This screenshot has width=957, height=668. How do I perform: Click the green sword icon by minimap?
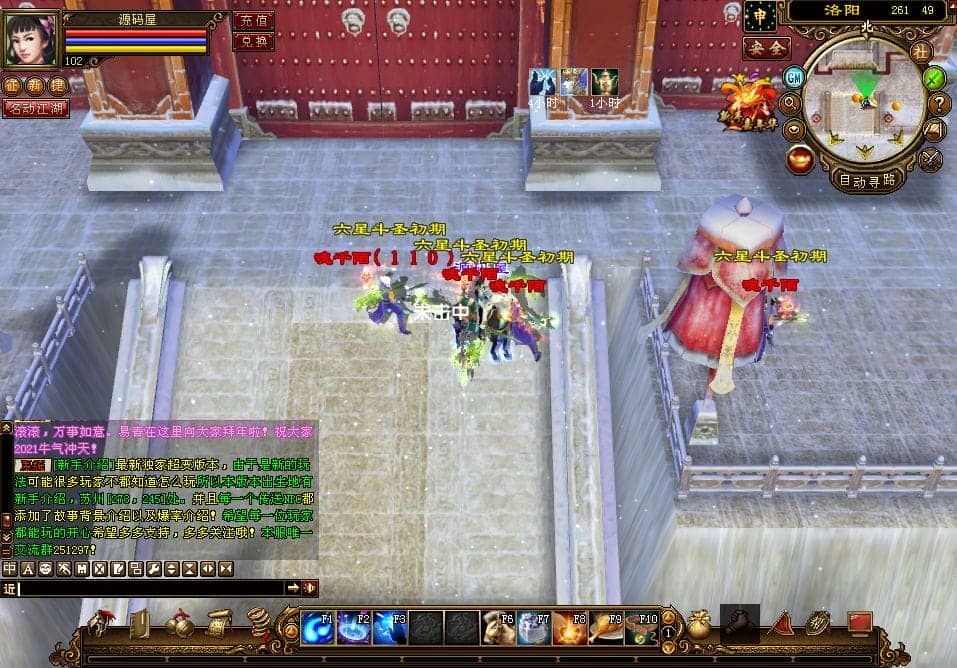[x=934, y=77]
